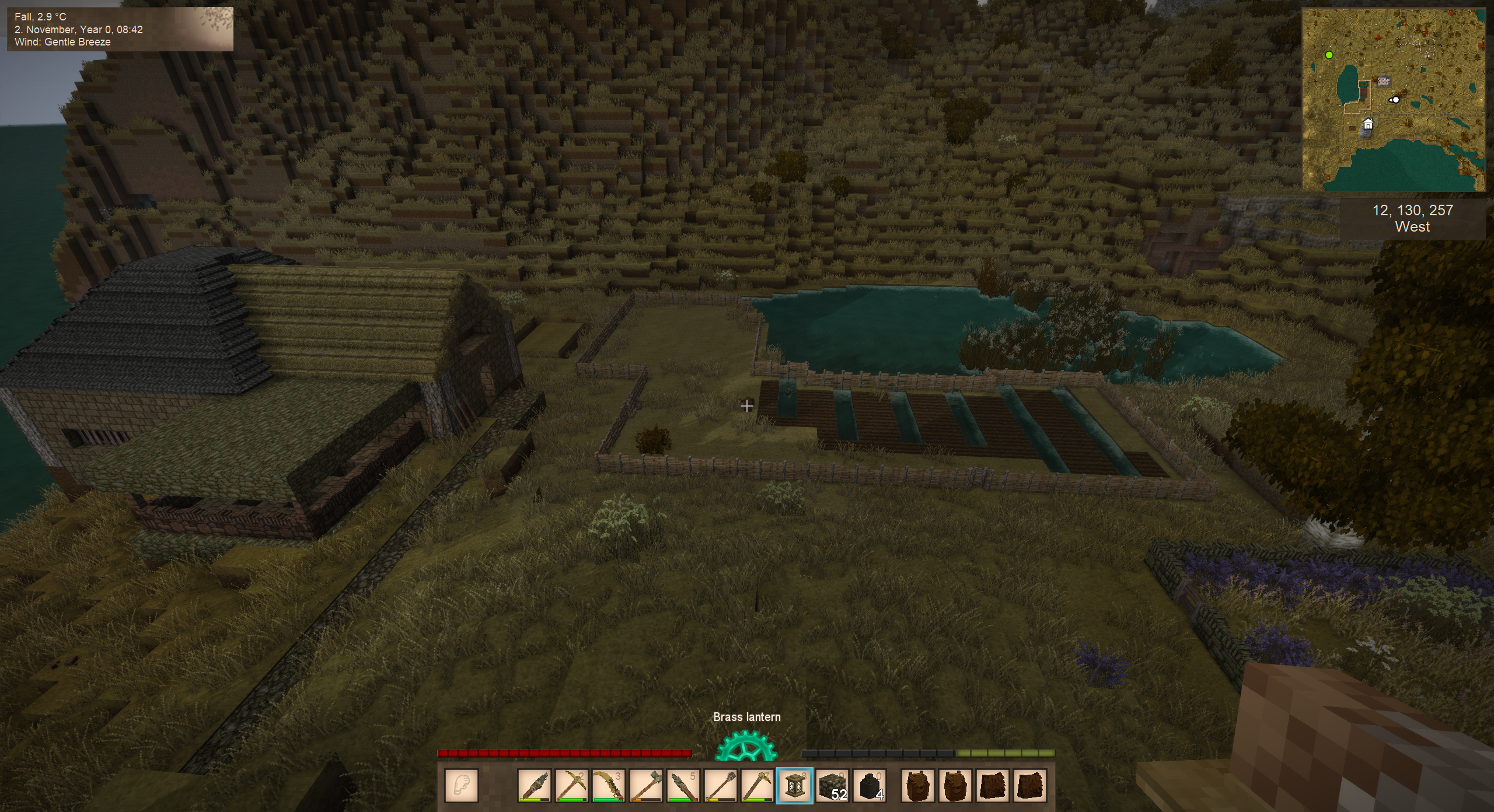Image resolution: width=1494 pixels, height=812 pixels.
Task: Open the minimap
Action: click(1394, 100)
